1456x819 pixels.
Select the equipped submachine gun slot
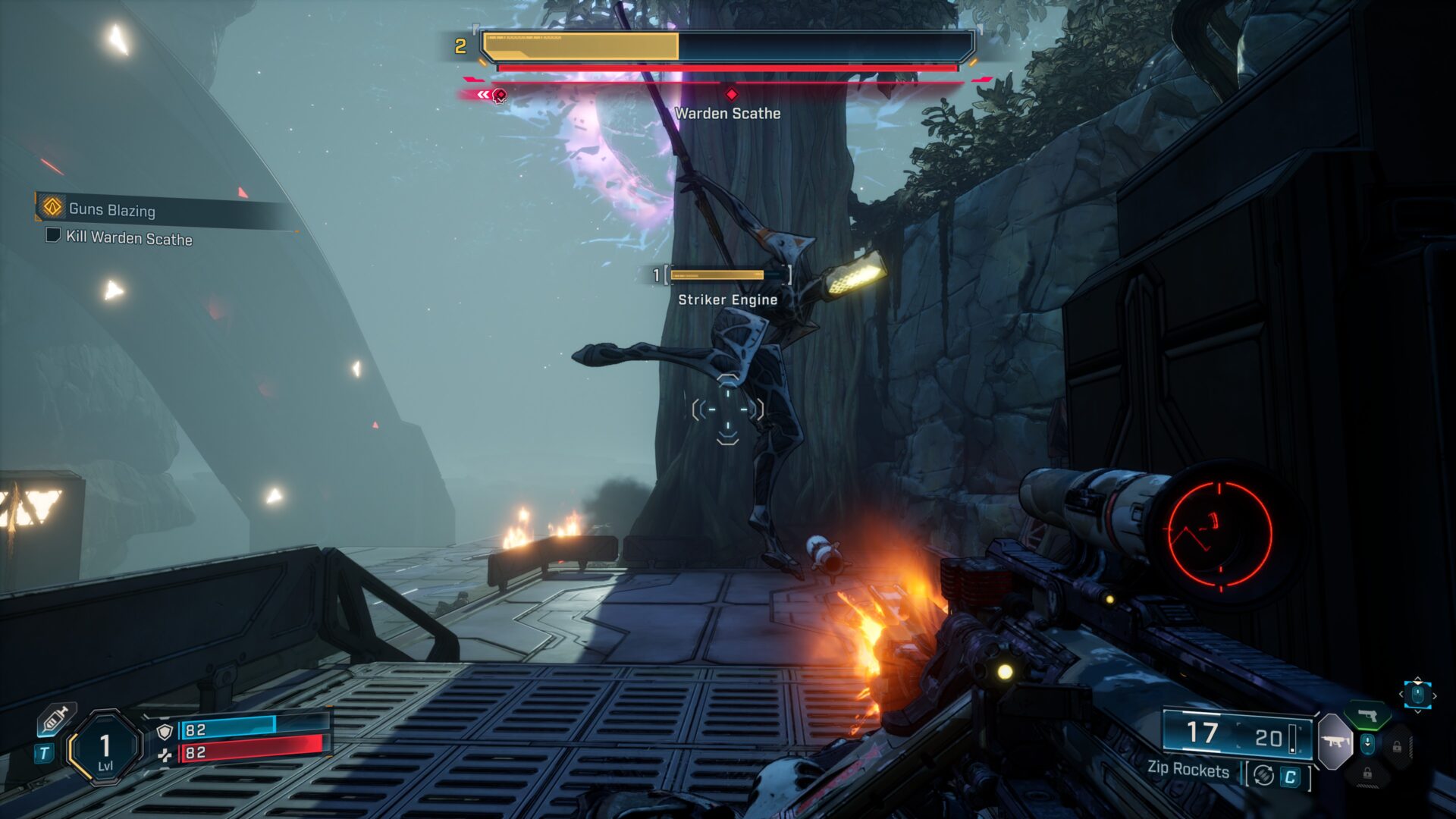(x=1335, y=741)
